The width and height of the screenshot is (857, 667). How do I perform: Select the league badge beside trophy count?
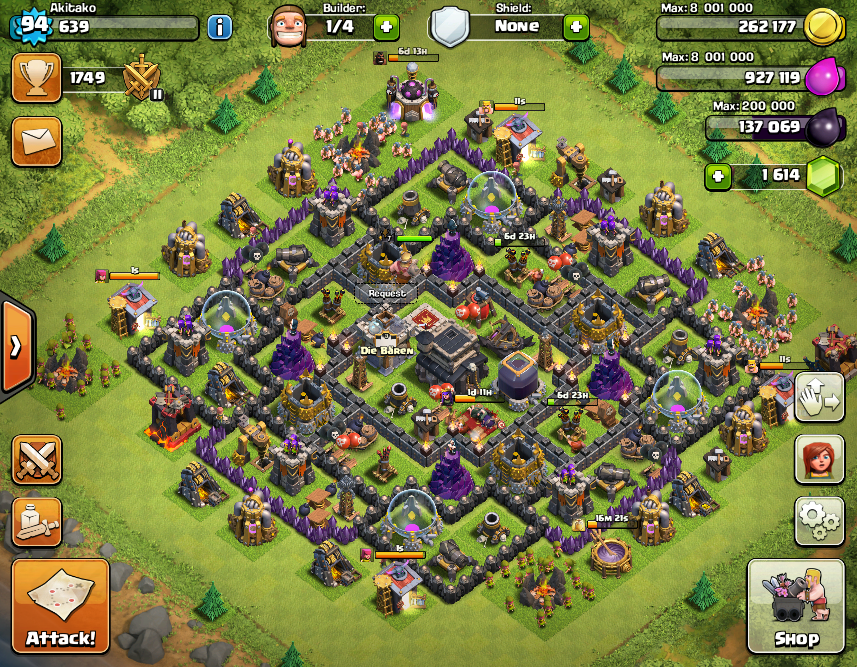140,78
